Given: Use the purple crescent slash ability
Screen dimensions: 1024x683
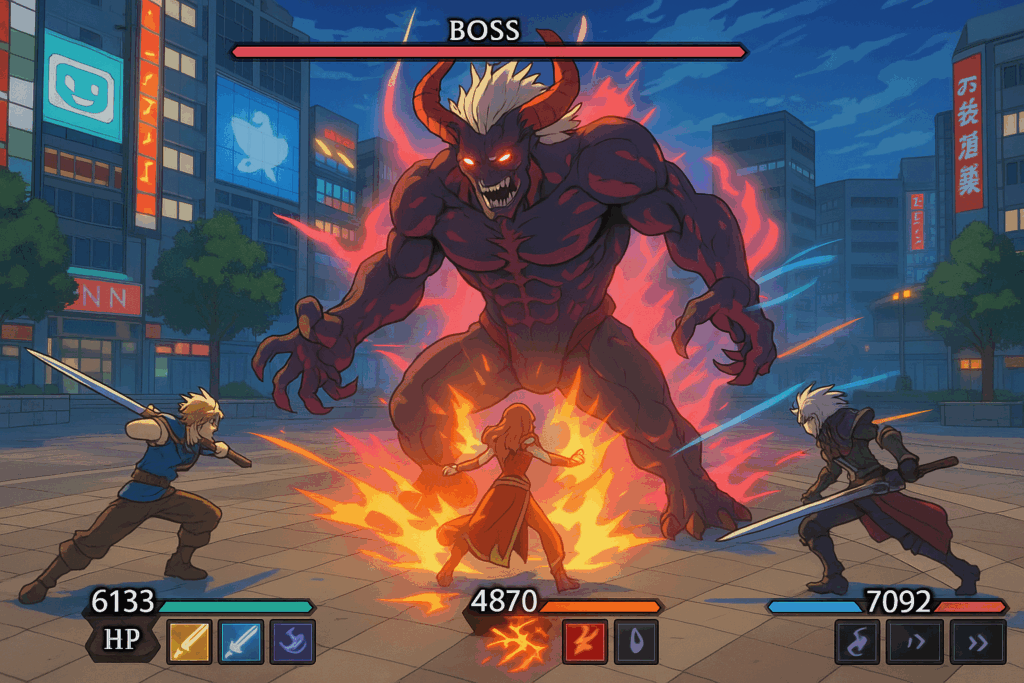Looking at the screenshot, I should (x=291, y=642).
